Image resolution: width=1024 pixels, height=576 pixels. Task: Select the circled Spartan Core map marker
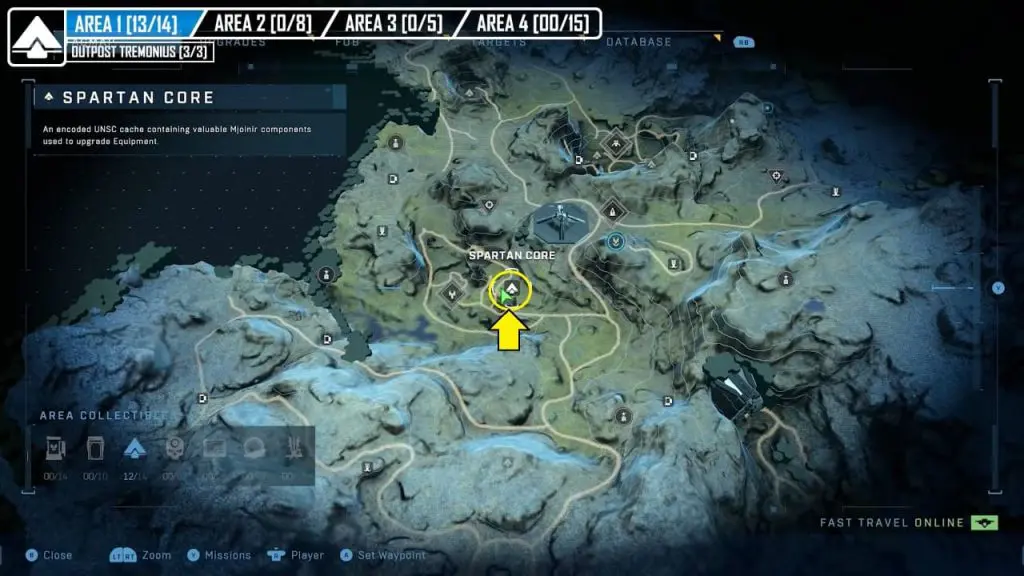(x=509, y=291)
